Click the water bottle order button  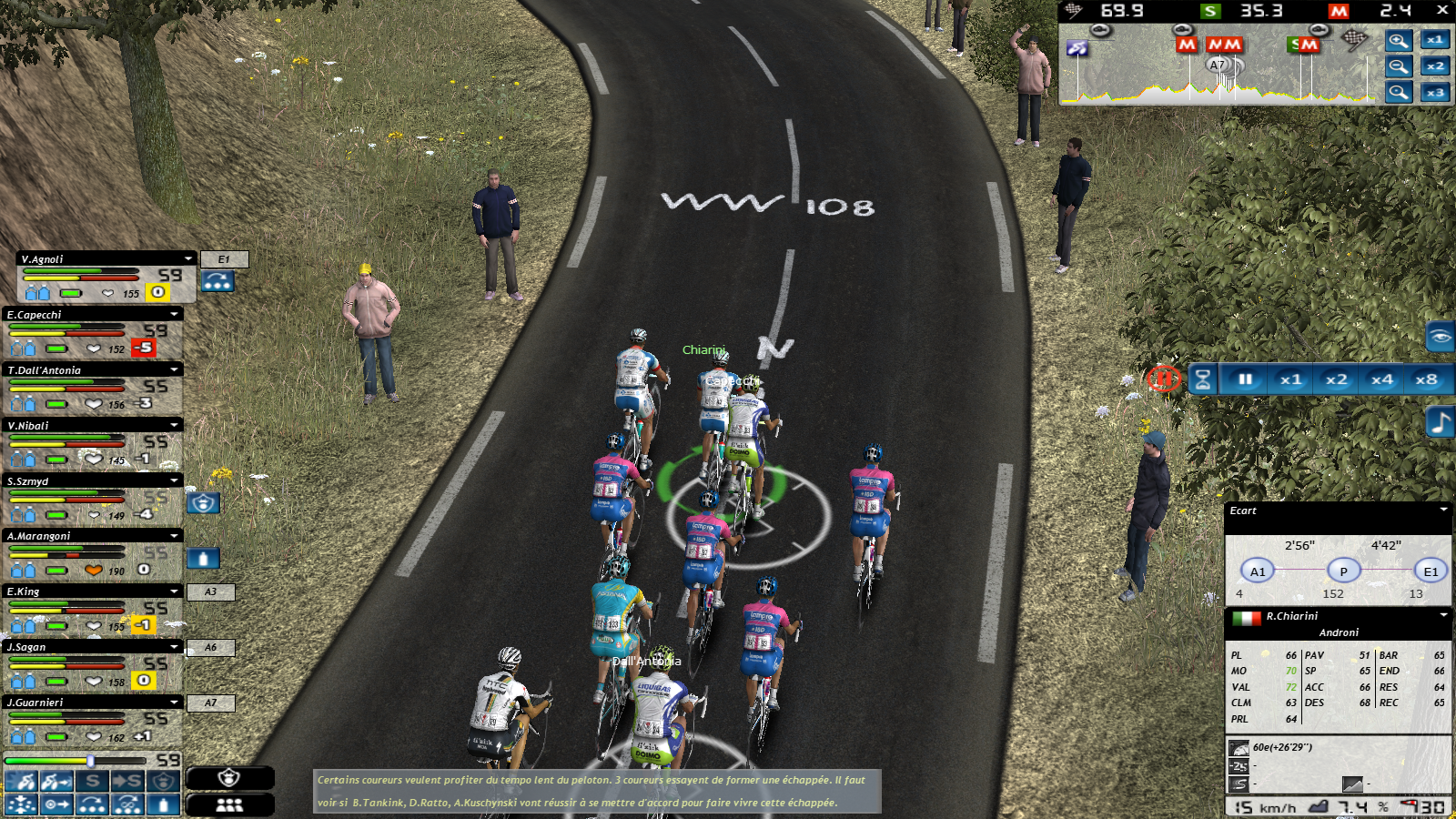(x=164, y=804)
